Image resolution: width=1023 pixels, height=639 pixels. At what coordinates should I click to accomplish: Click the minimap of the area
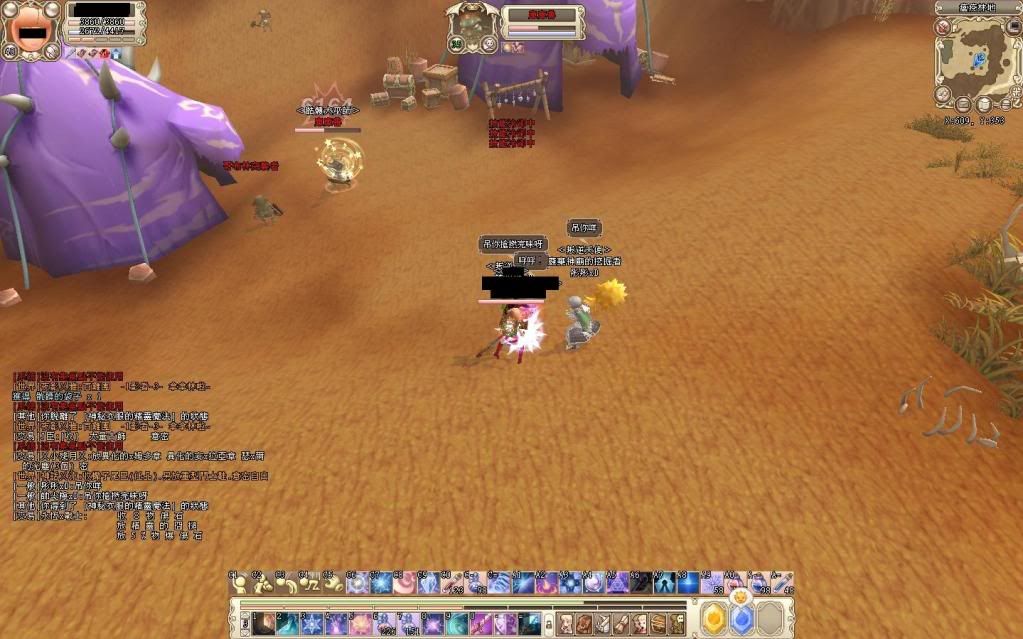tap(977, 58)
